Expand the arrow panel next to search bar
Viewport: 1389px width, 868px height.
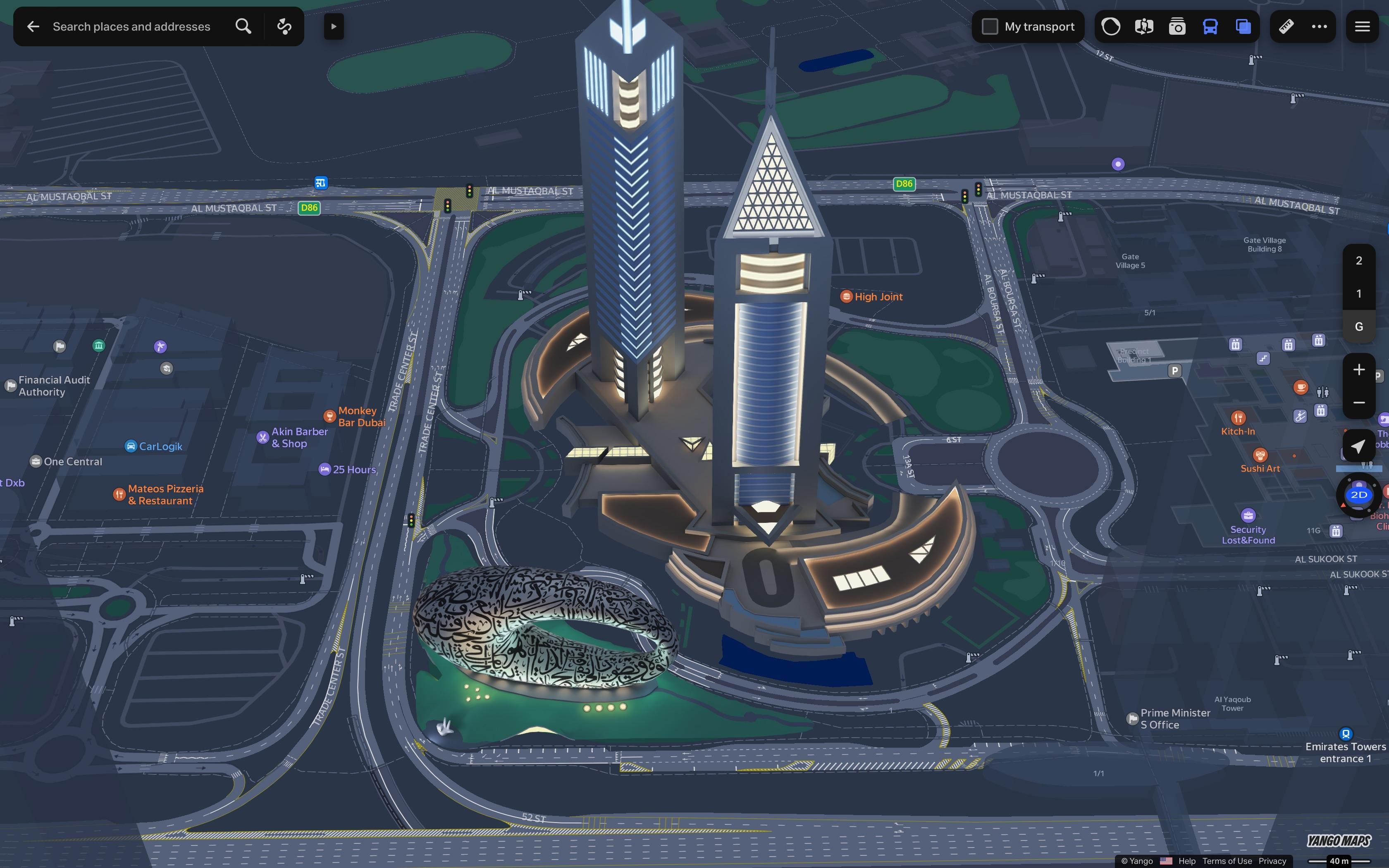[334, 26]
